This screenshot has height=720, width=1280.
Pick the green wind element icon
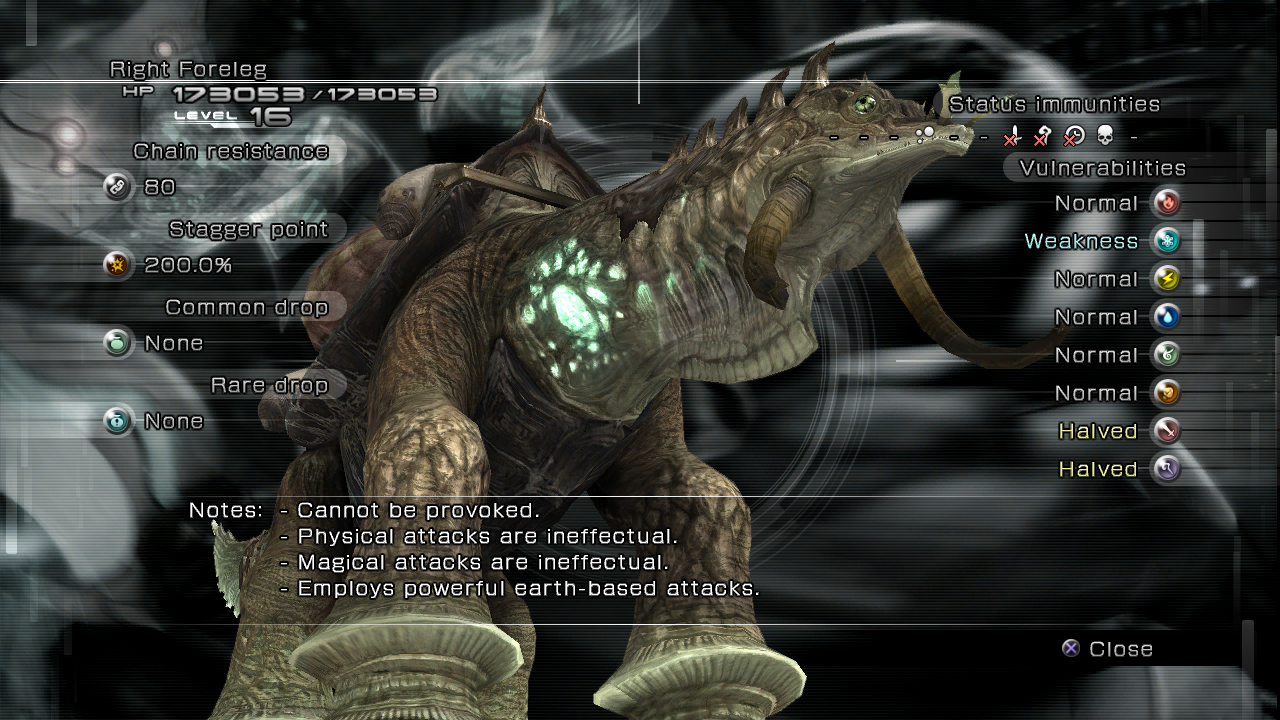tap(1166, 355)
